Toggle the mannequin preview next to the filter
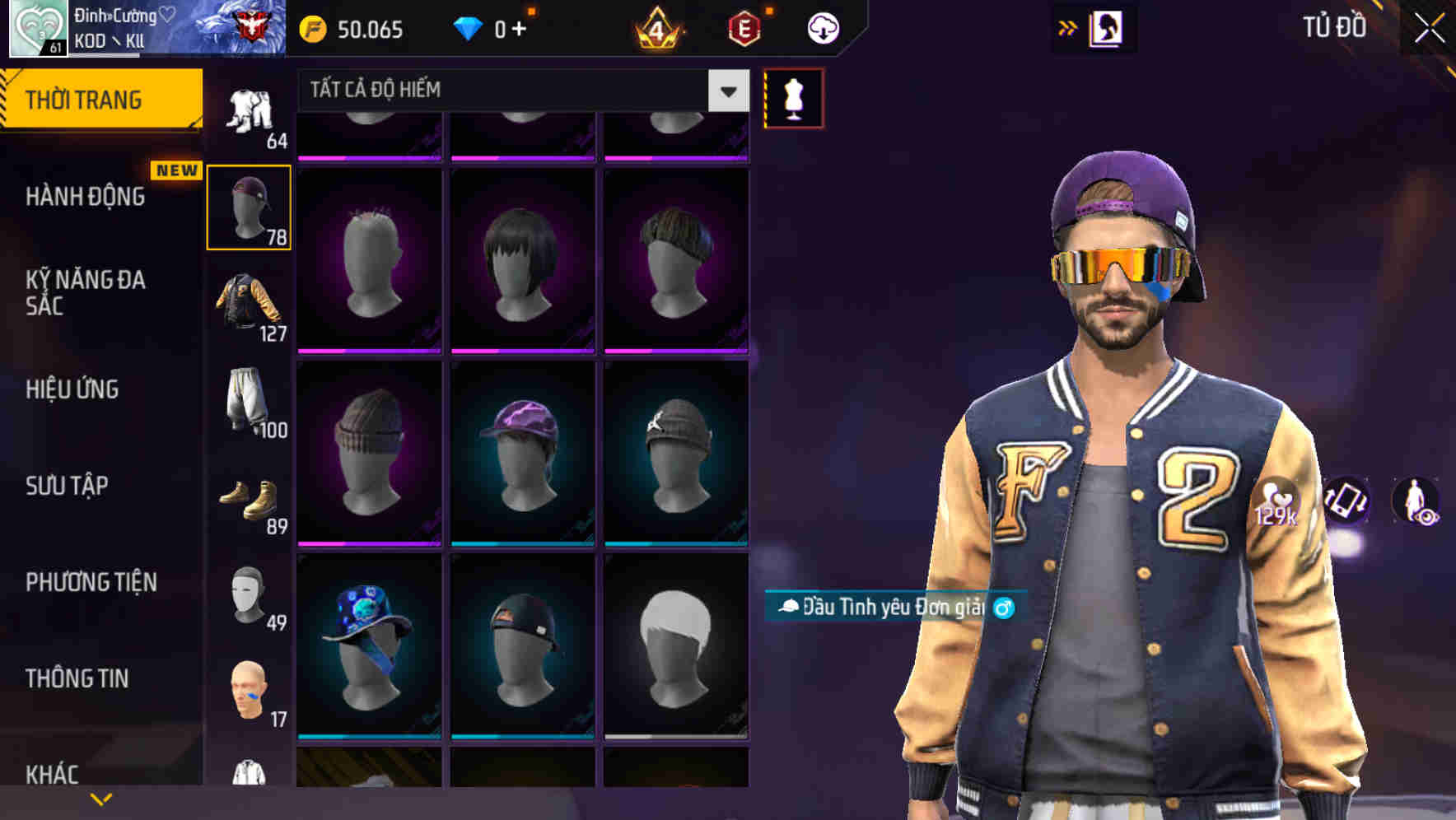 point(794,96)
